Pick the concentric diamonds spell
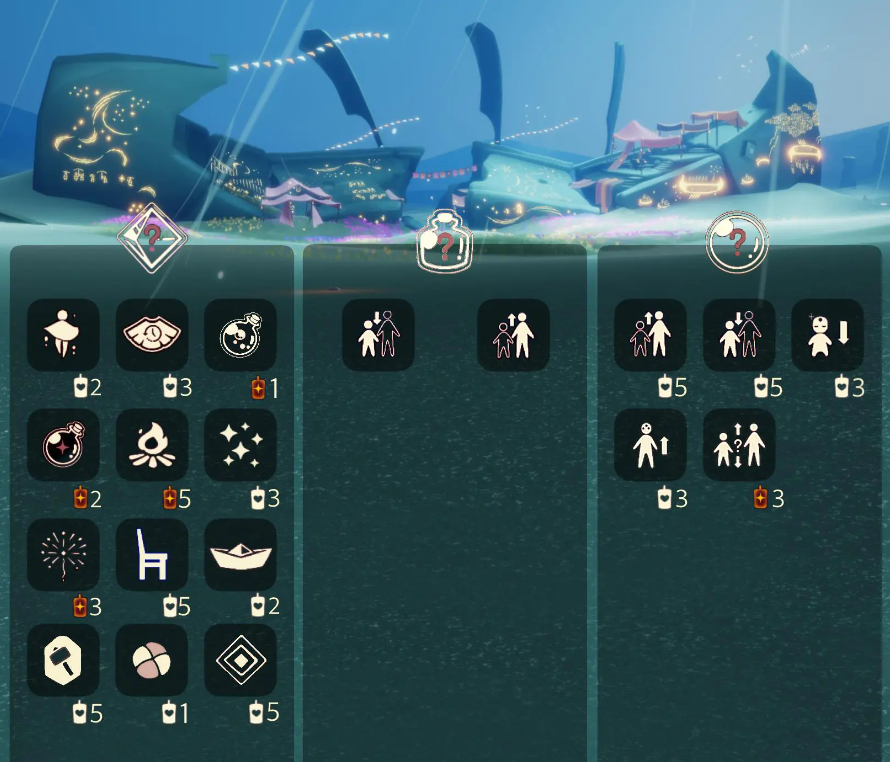 coord(241,660)
